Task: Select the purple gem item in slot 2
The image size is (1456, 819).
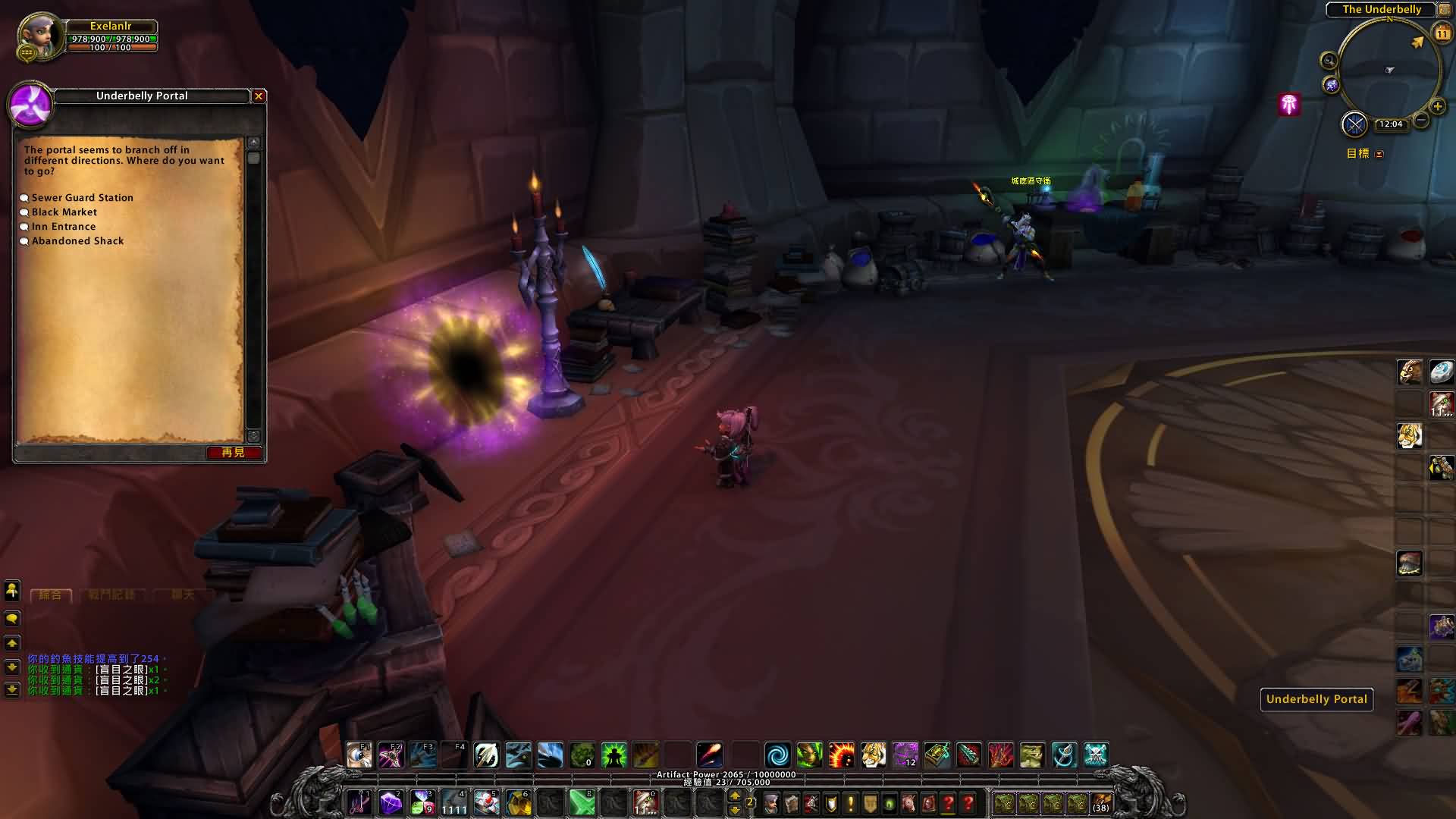Action: tap(391, 802)
